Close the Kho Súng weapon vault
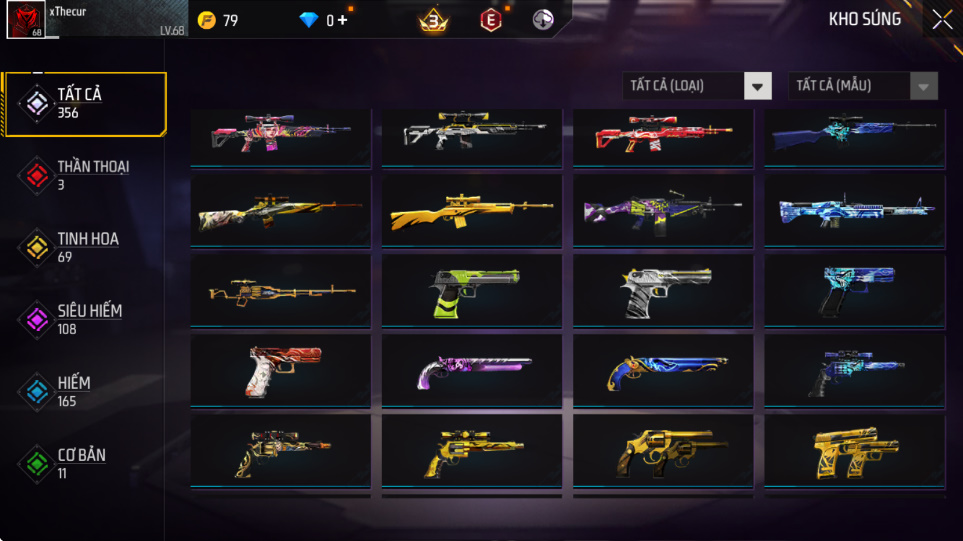This screenshot has width=963, height=541. click(941, 20)
